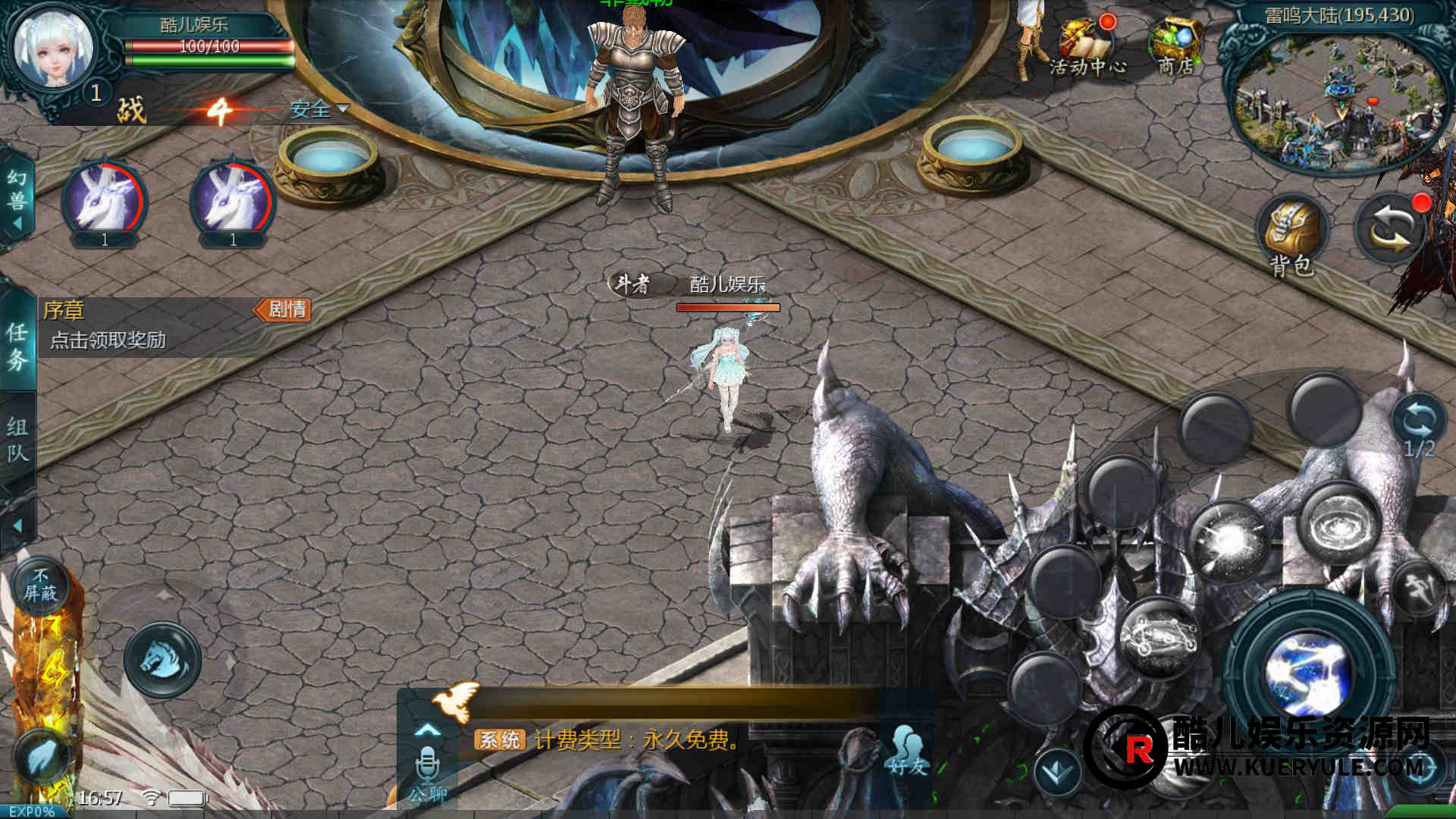The width and height of the screenshot is (1456, 819).
Task: Activate the main lightning attack skill
Action: click(1308, 671)
